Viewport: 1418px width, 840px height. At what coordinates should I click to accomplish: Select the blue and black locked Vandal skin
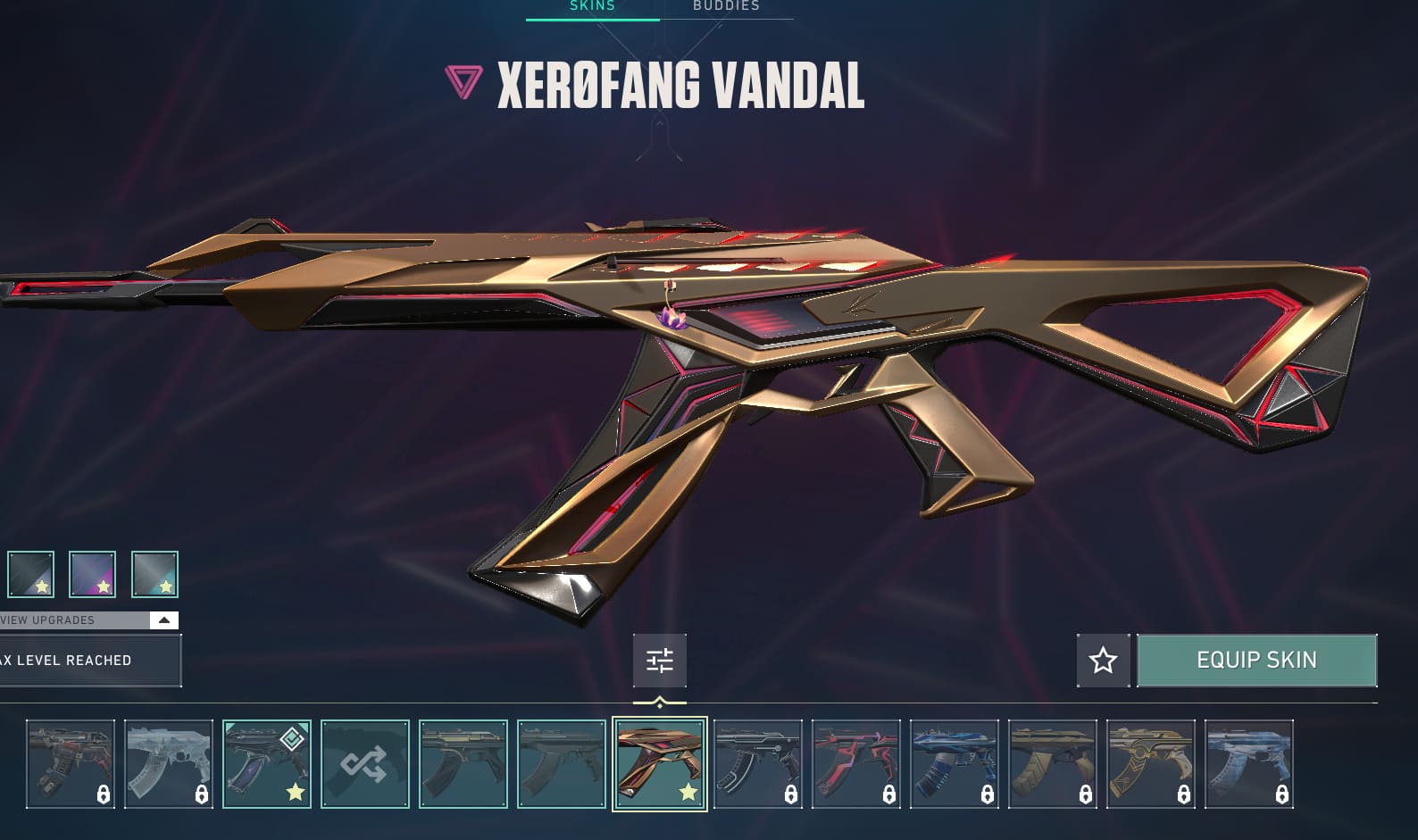pos(955,764)
